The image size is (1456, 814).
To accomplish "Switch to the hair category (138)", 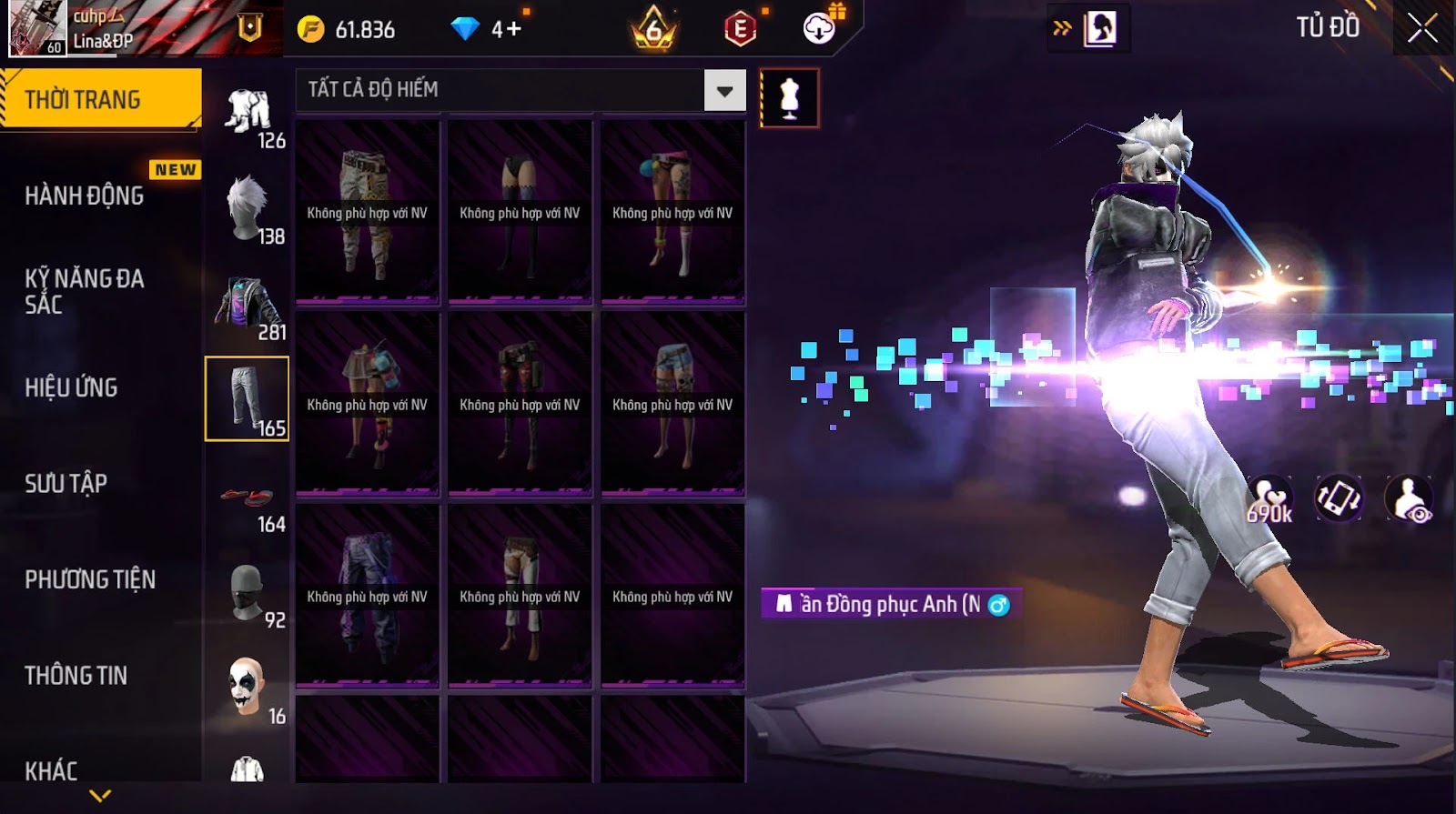I will click(248, 210).
